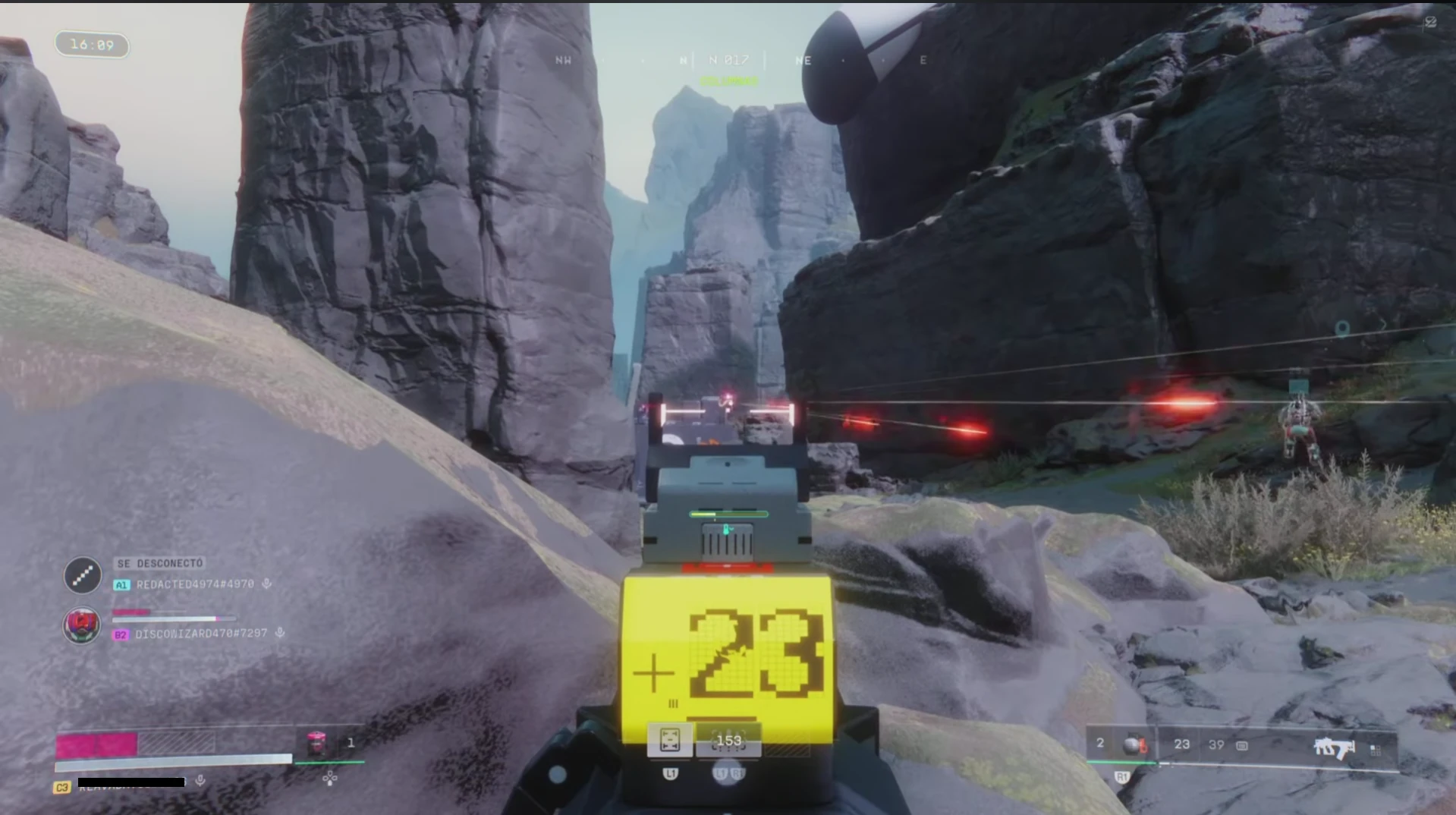Click the small icon in top-right corner

click(1430, 22)
